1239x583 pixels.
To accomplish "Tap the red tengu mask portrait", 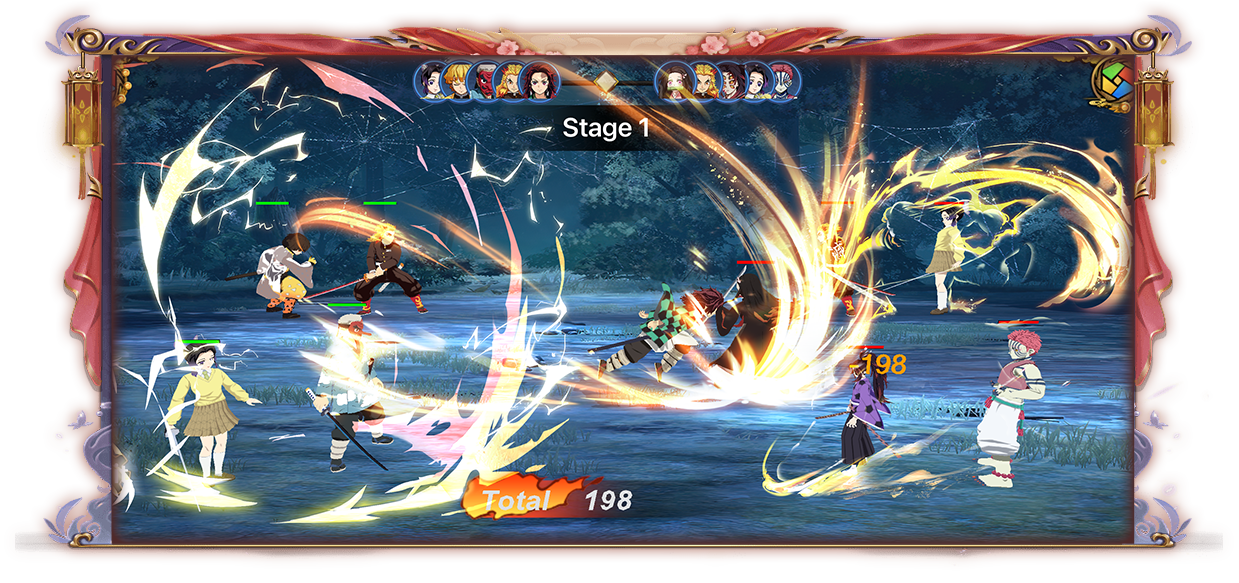I will tap(485, 81).
